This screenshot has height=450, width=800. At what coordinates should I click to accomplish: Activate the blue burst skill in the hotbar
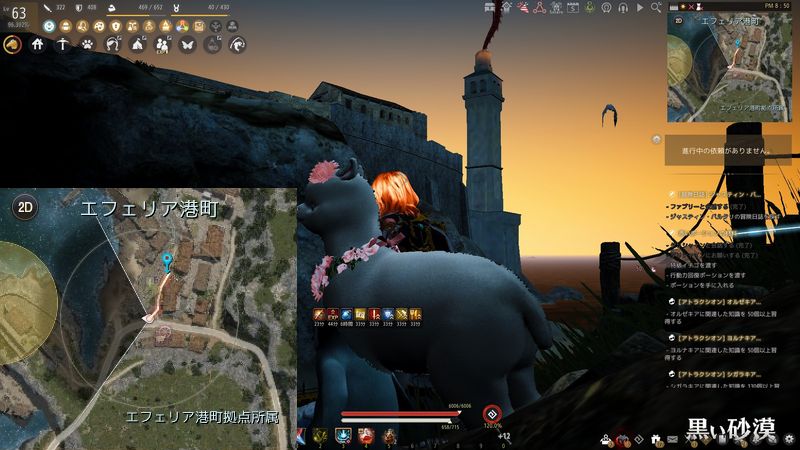(343, 435)
